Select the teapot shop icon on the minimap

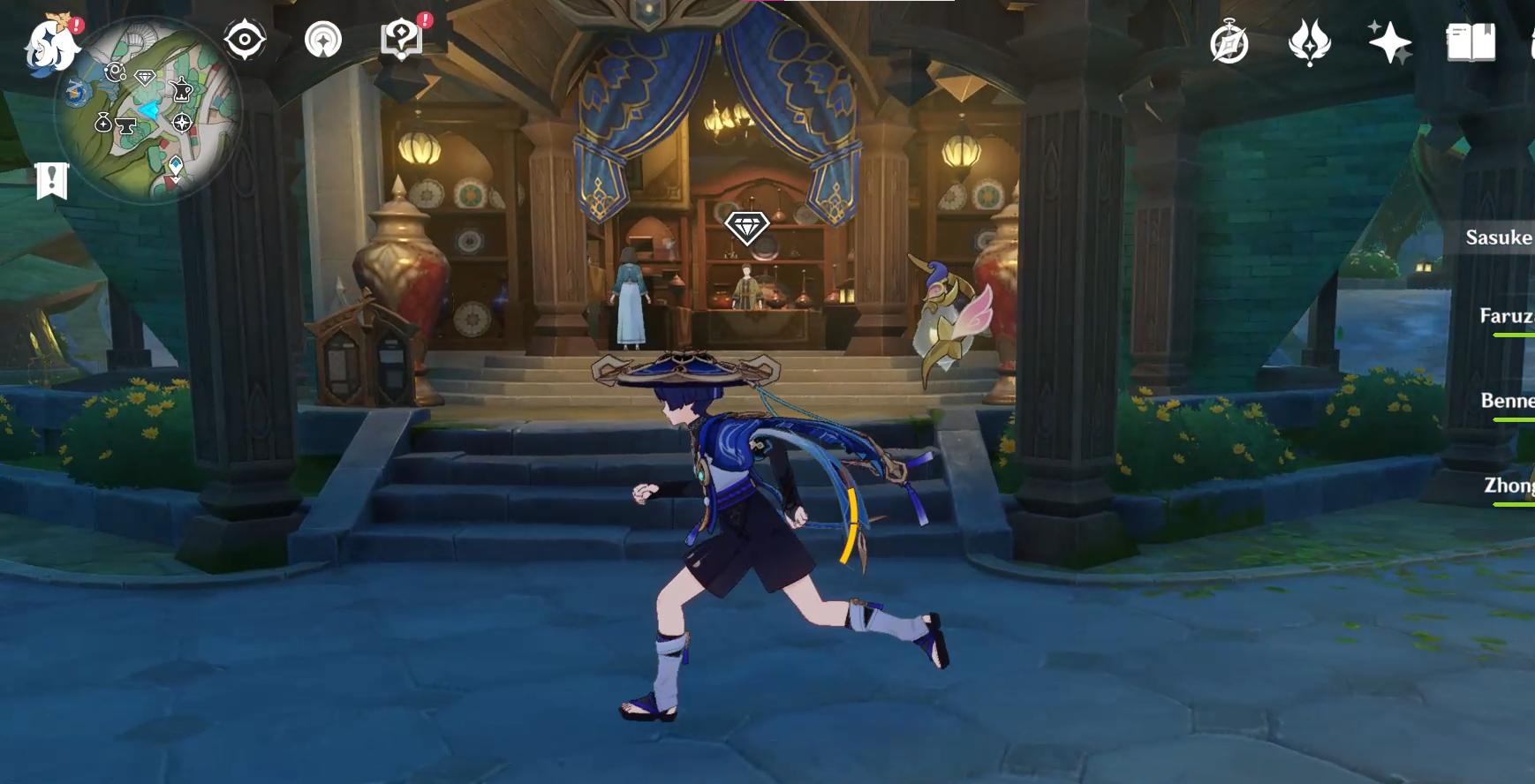click(x=182, y=90)
